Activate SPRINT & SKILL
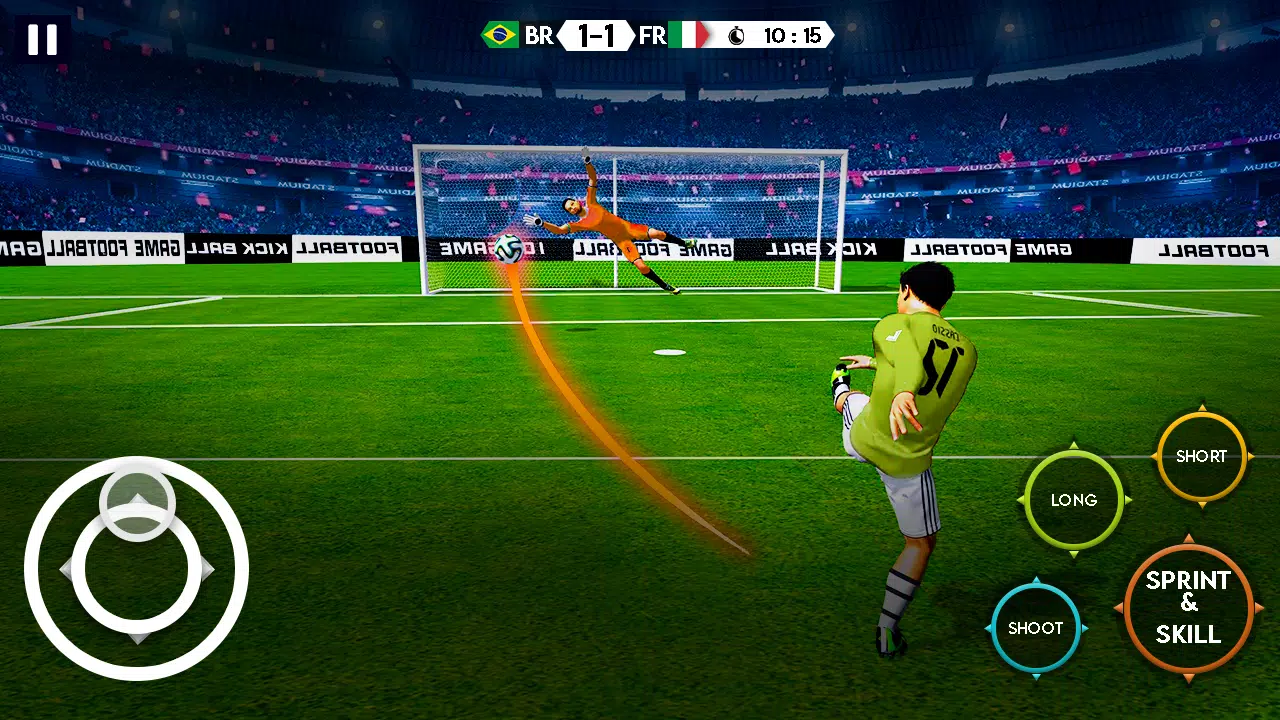Screen dimensions: 1280x720 point(1188,607)
